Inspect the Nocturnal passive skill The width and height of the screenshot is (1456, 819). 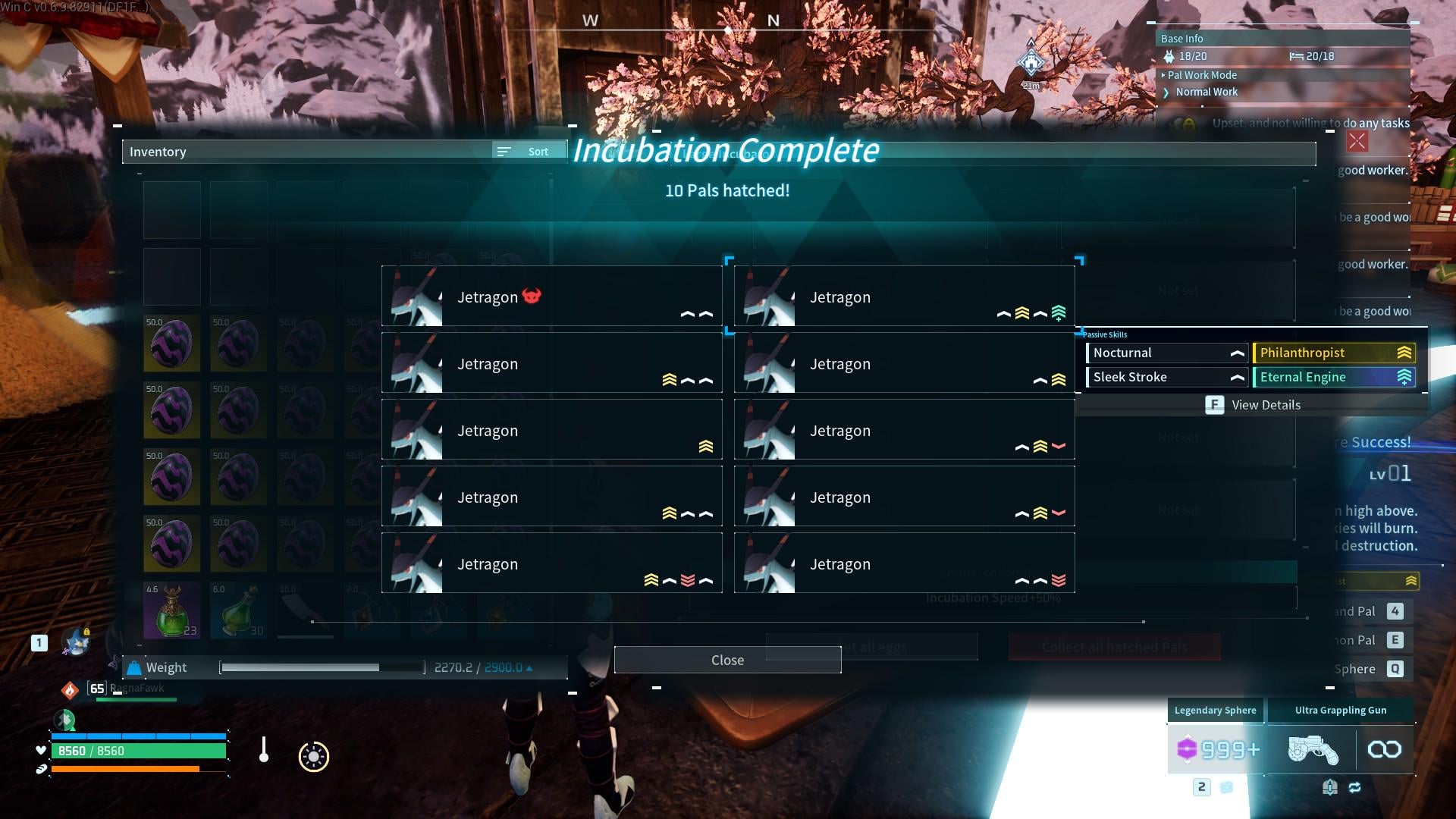1167,353
